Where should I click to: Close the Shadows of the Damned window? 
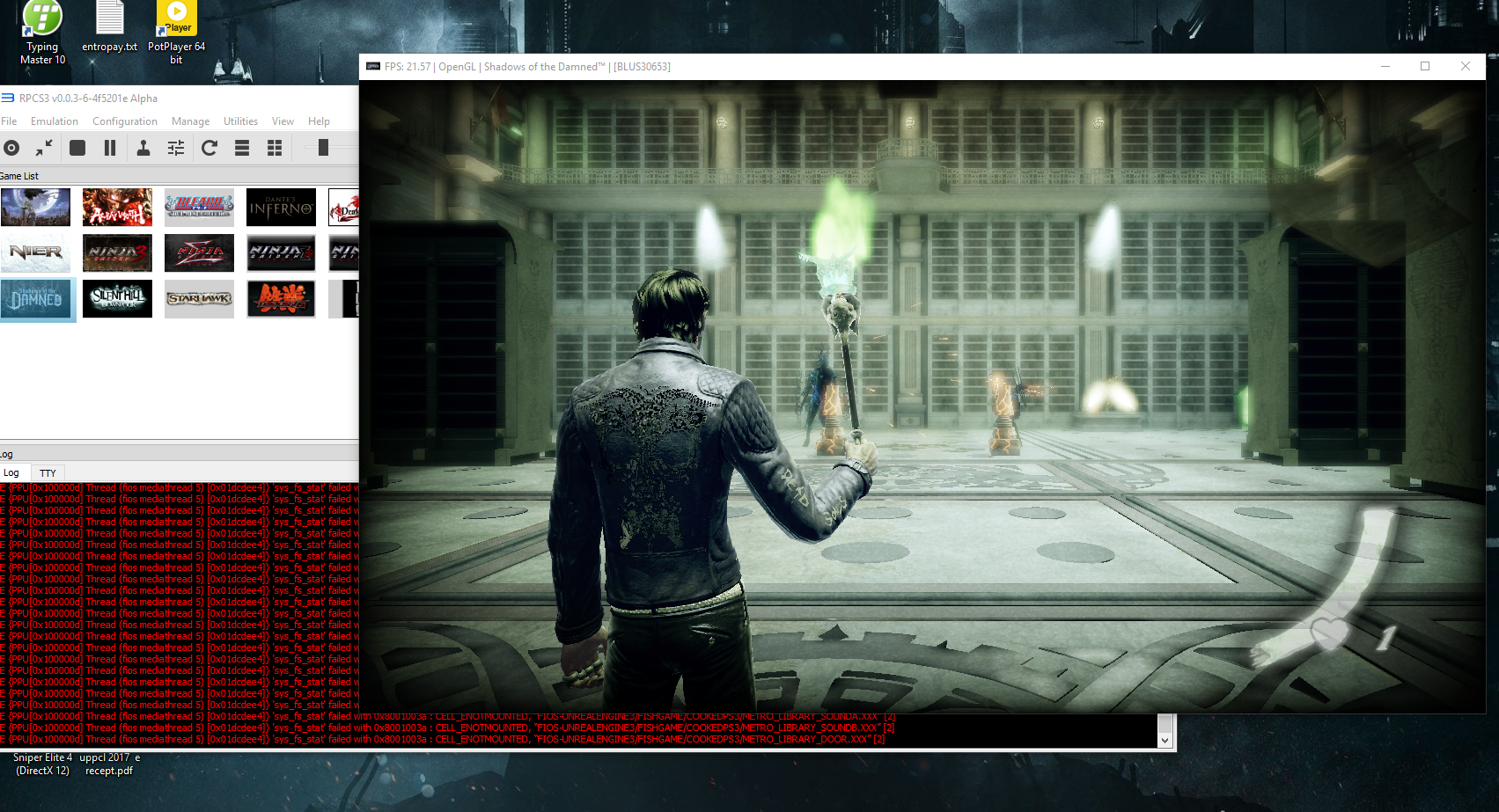[x=1465, y=67]
